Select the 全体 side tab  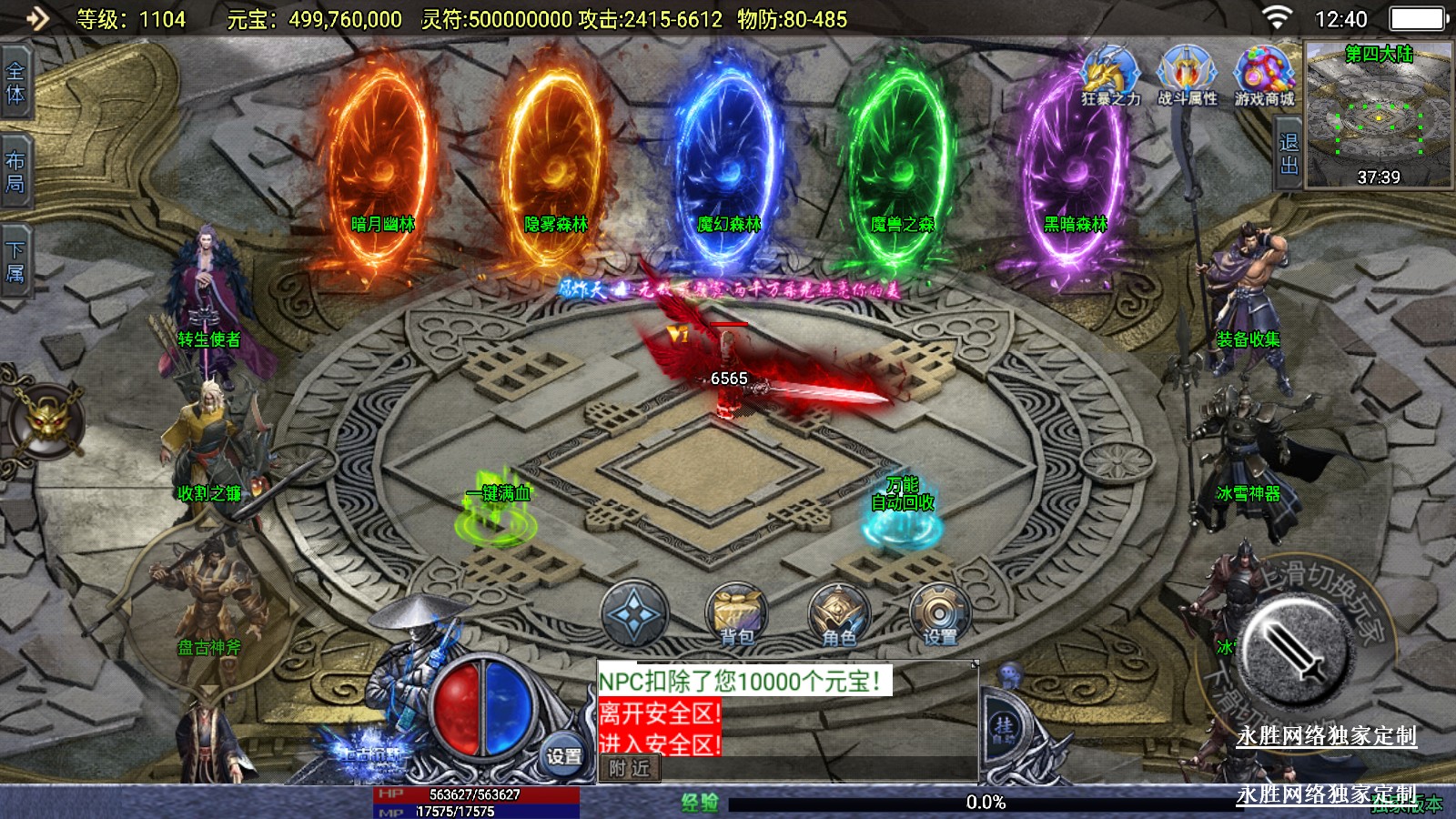point(15,83)
